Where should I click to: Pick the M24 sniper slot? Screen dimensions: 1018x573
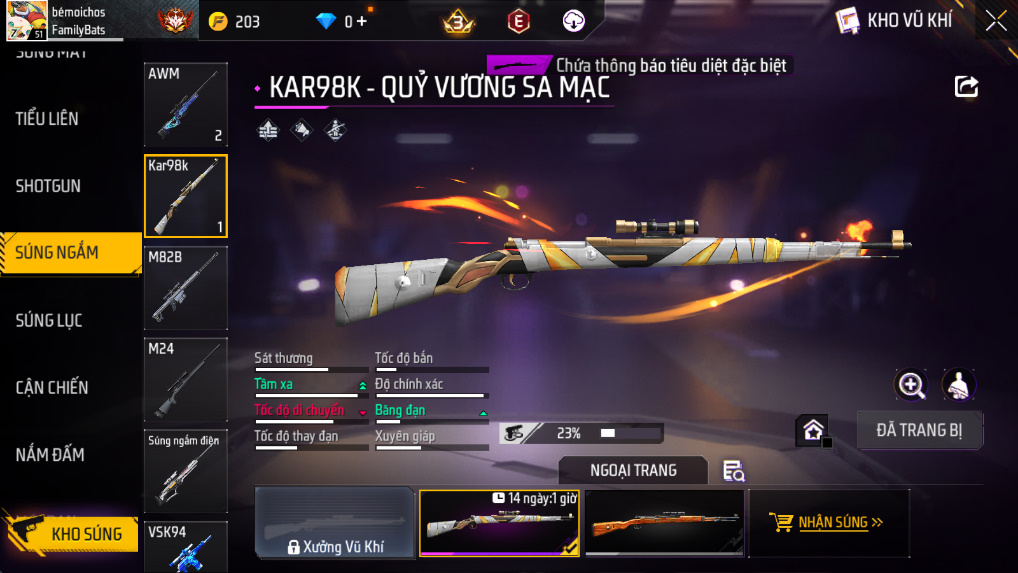(186, 380)
